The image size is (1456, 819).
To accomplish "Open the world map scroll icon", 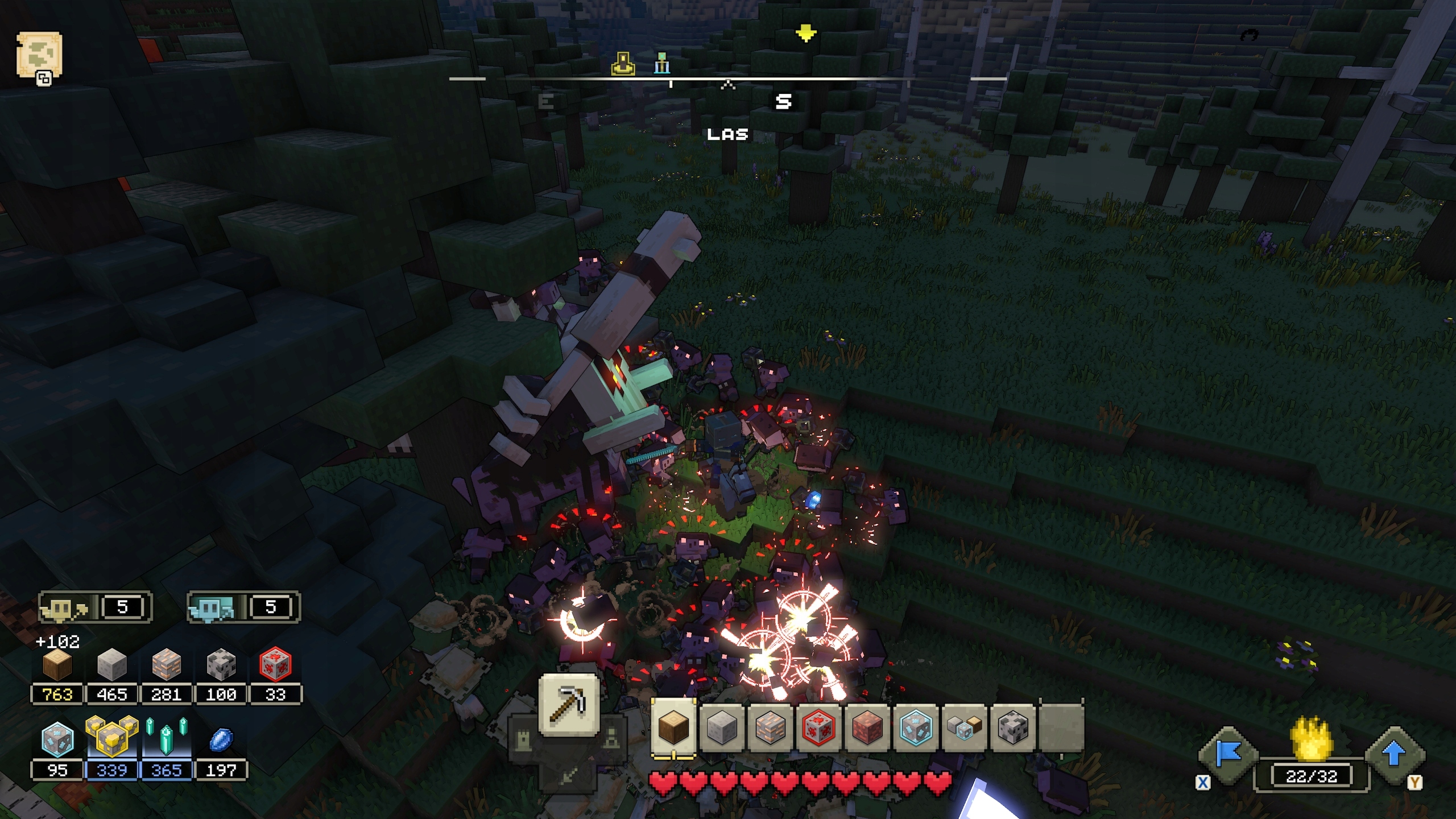I will [39, 55].
